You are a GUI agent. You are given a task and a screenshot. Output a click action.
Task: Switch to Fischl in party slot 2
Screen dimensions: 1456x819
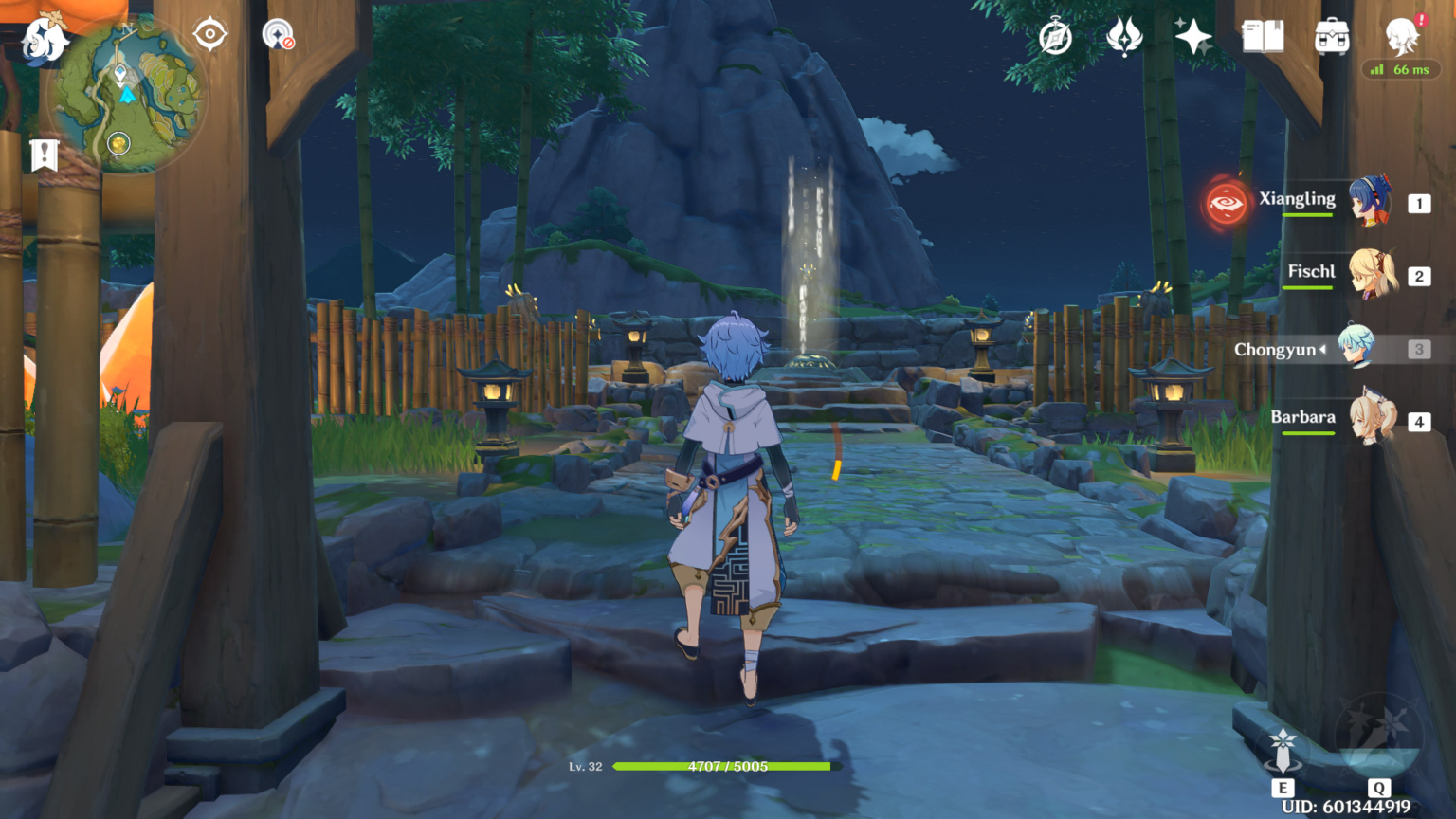pyautogui.click(x=1370, y=275)
